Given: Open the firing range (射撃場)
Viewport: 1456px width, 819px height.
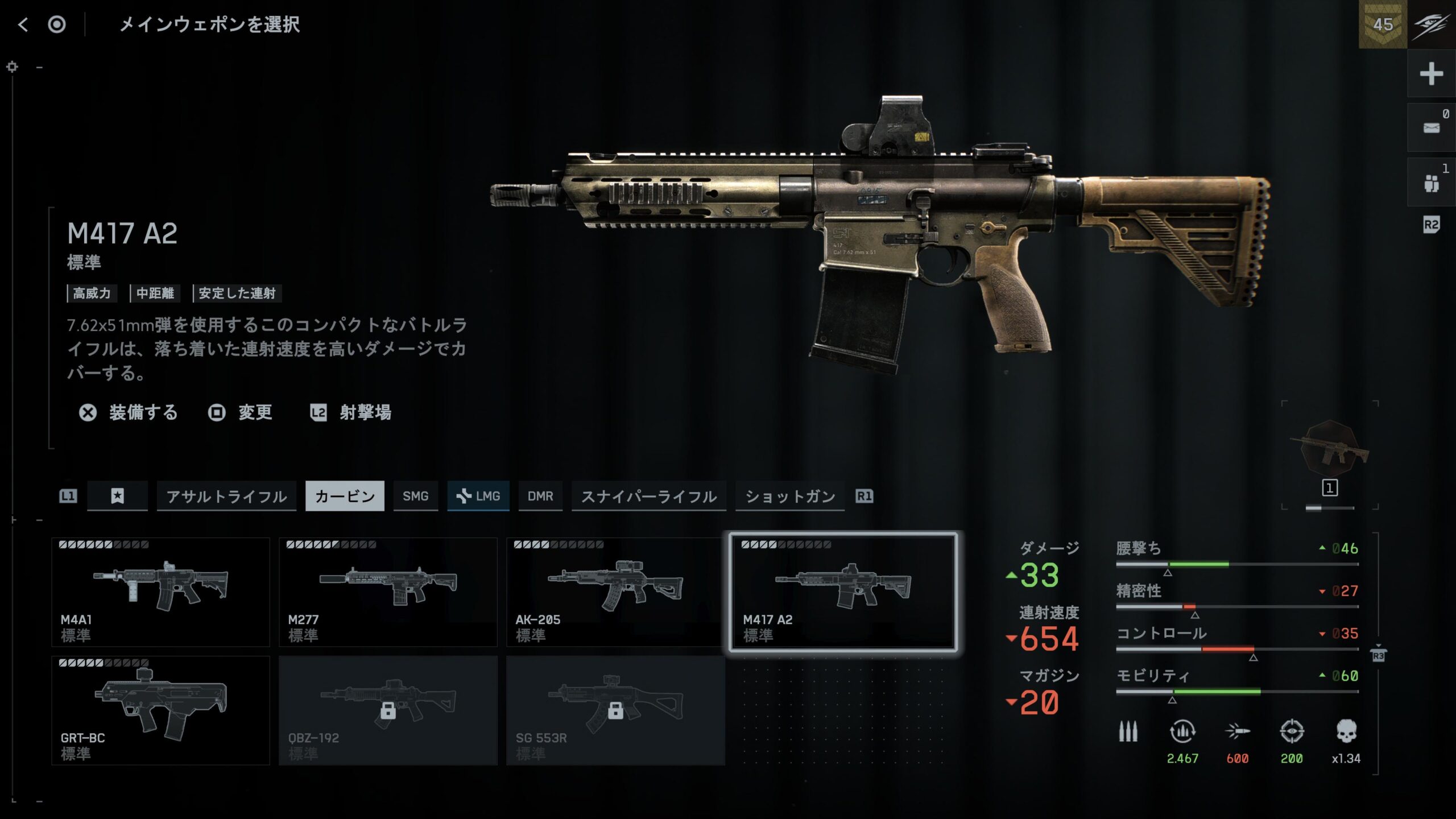Looking at the screenshot, I should 351,412.
